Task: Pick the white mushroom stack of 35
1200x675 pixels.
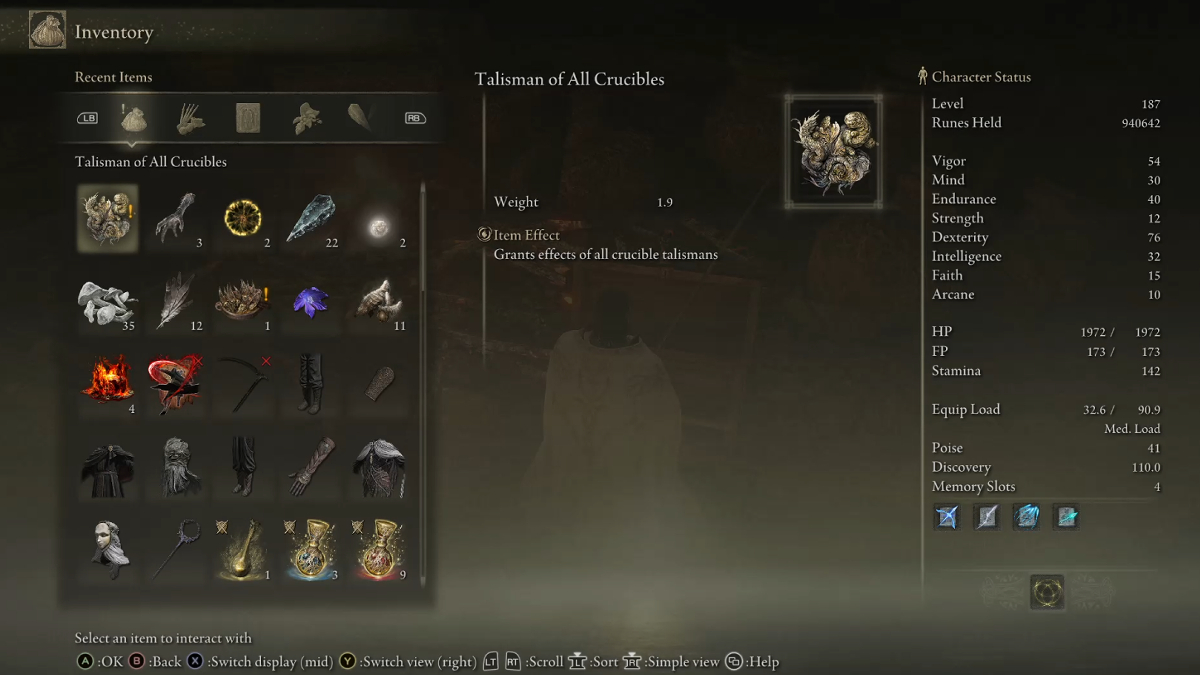Action: click(x=107, y=301)
